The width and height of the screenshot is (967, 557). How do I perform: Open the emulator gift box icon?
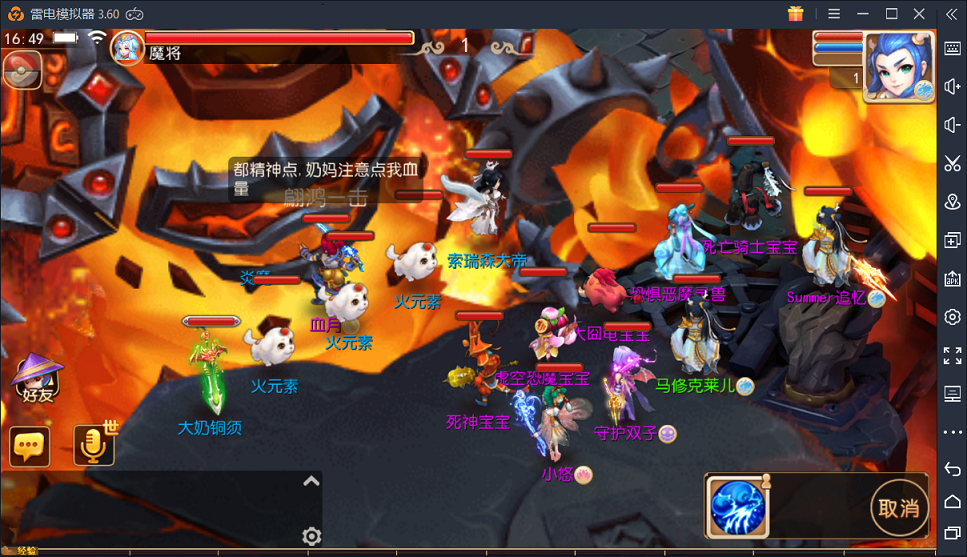pos(796,14)
